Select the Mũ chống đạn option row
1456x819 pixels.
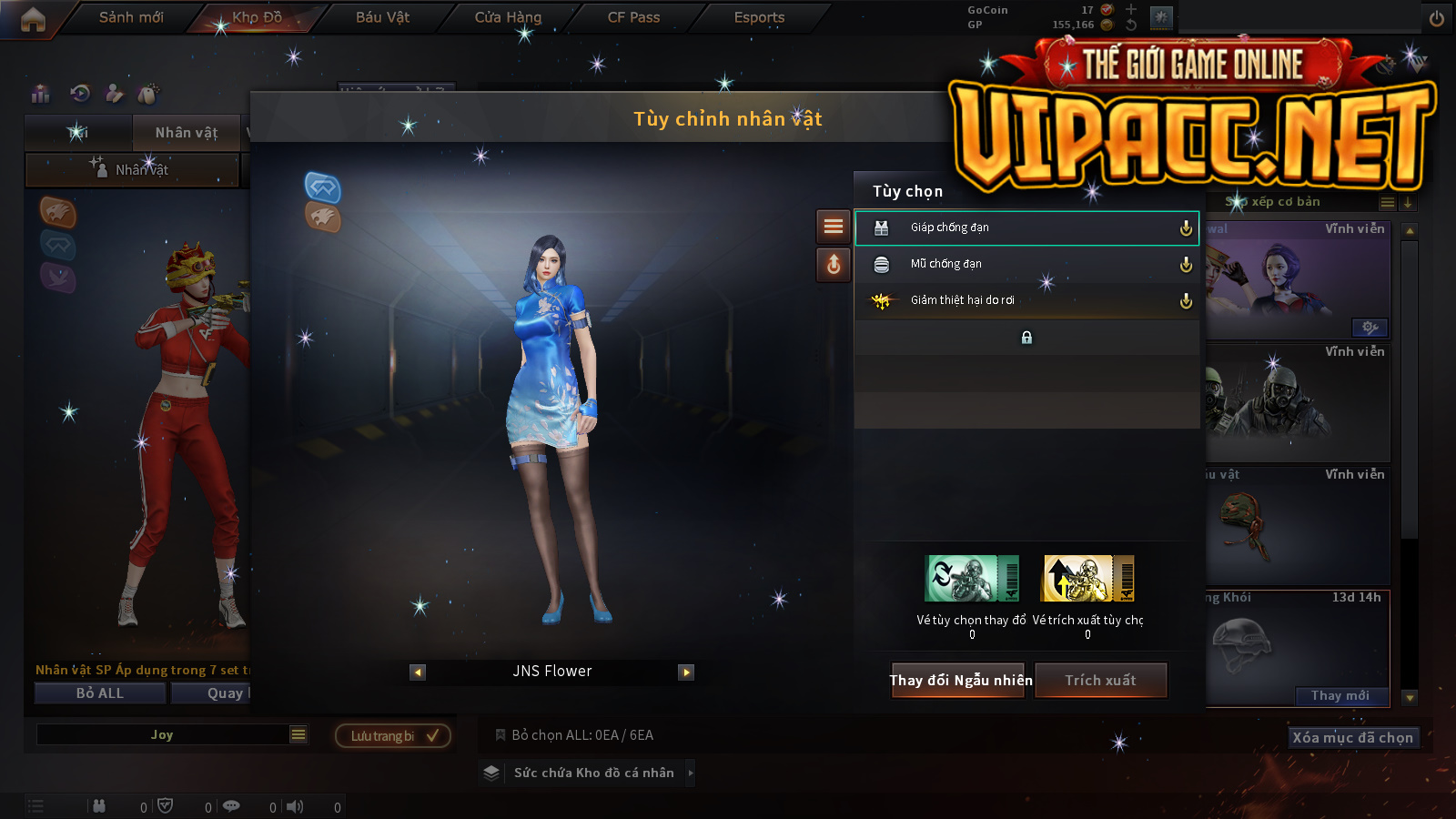pyautogui.click(x=1026, y=264)
